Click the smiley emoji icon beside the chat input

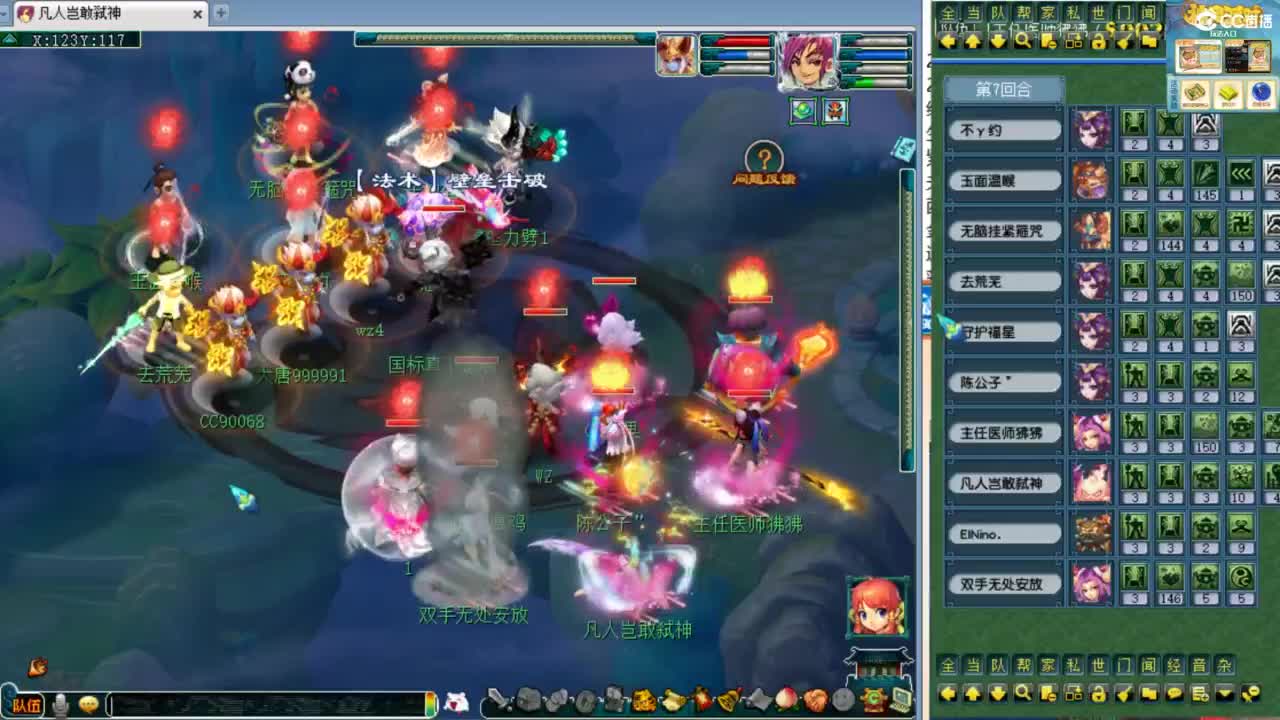point(88,703)
